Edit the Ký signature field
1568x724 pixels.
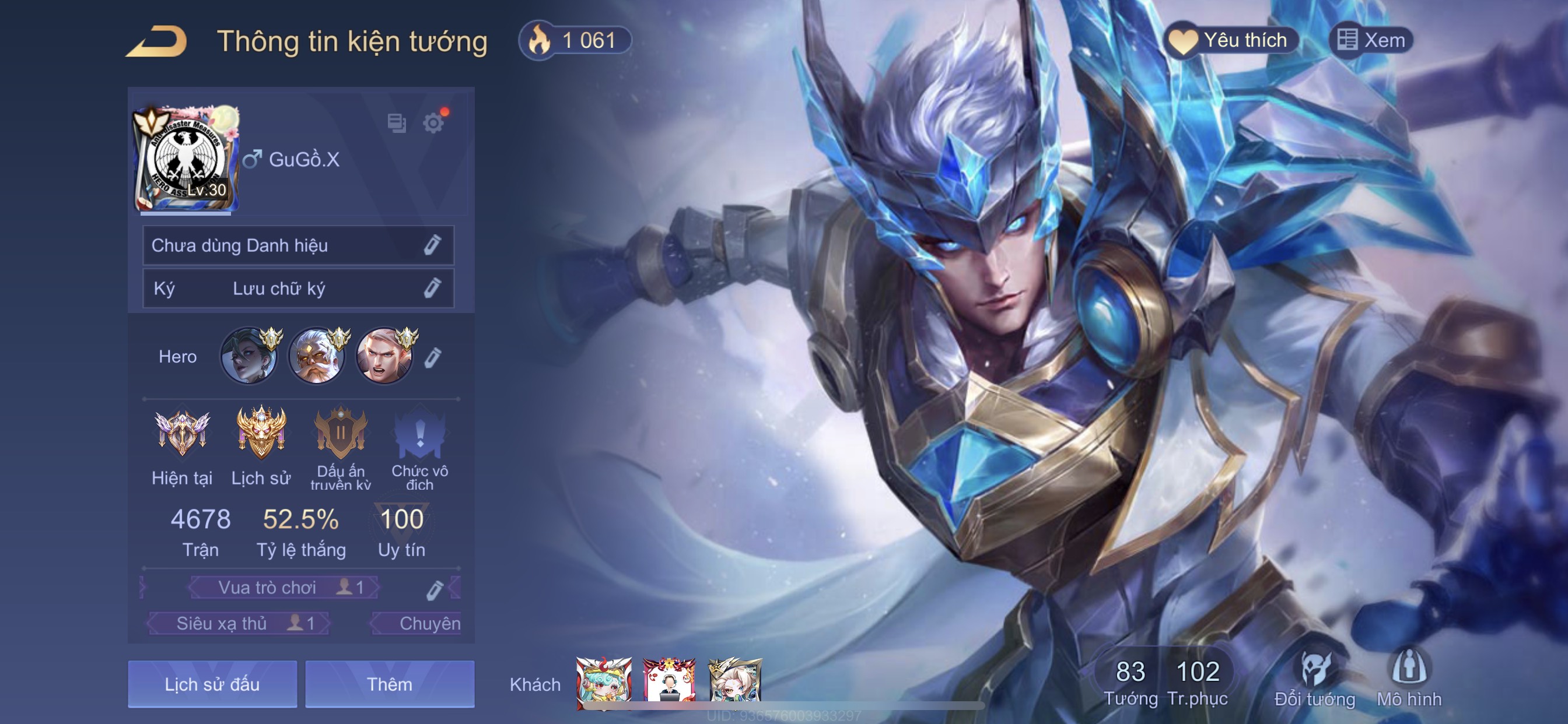pyautogui.click(x=432, y=289)
